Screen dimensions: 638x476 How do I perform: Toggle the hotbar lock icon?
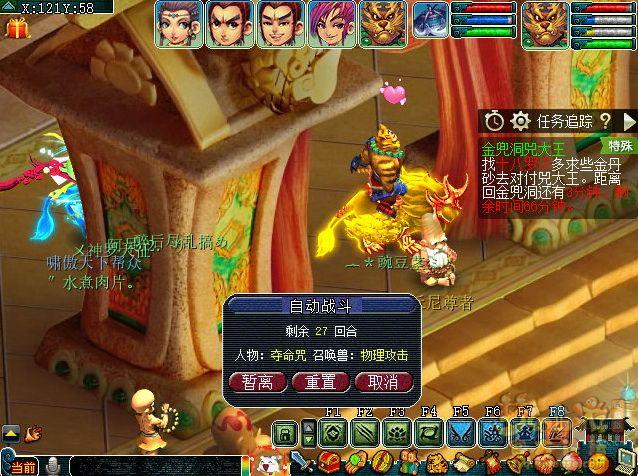coord(286,433)
